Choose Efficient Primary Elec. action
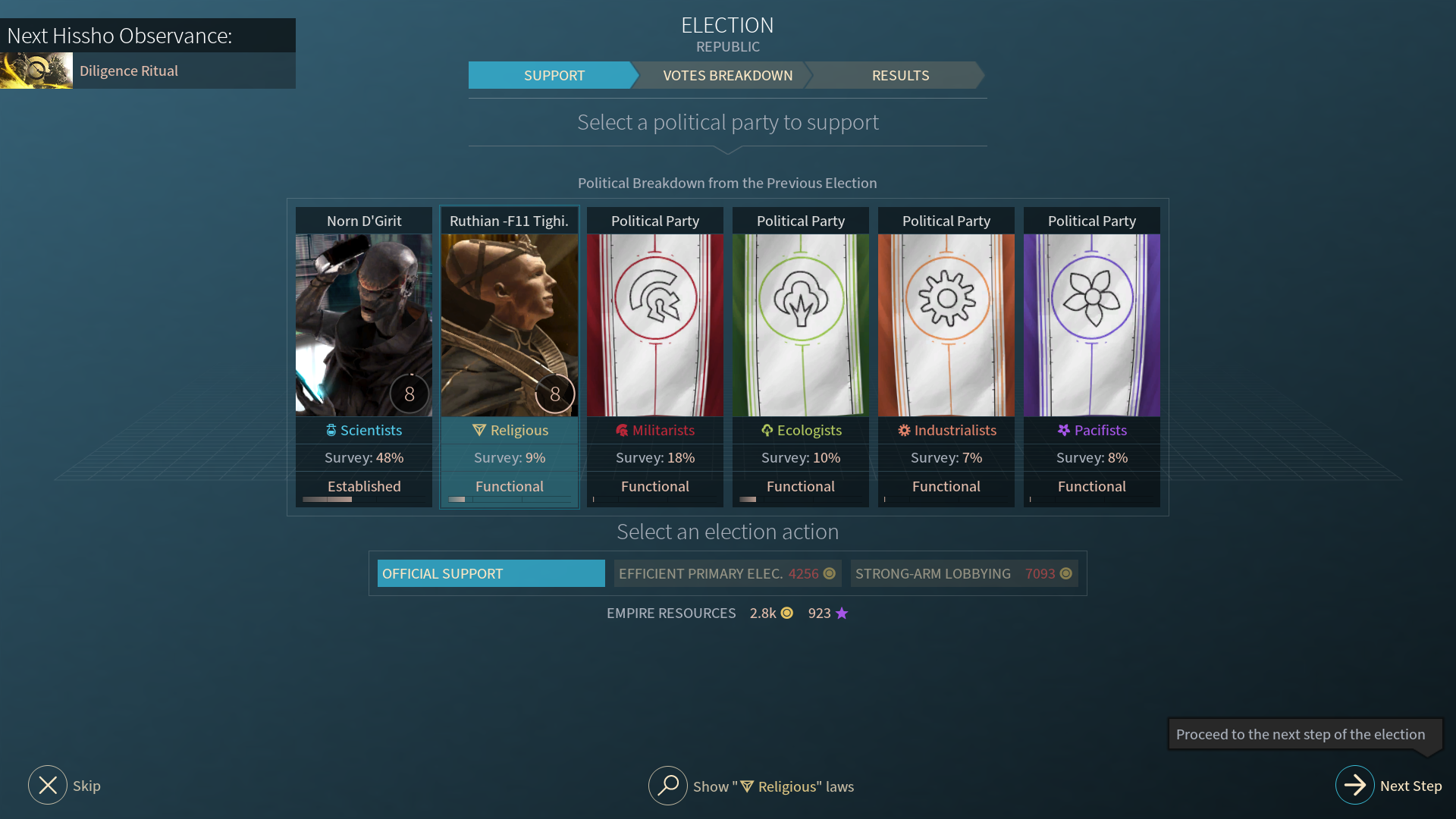The width and height of the screenshot is (1456, 819). pyautogui.click(x=727, y=573)
